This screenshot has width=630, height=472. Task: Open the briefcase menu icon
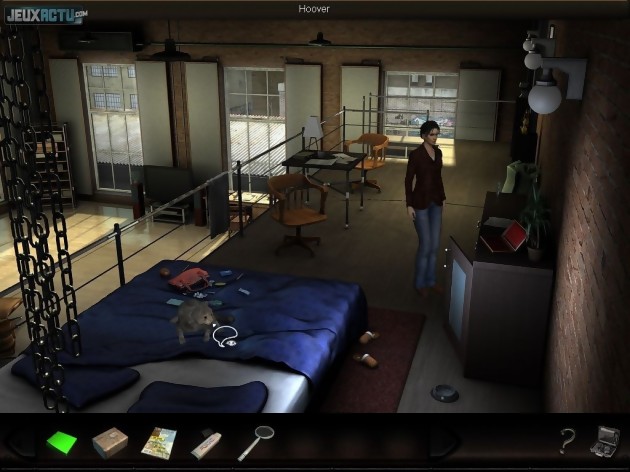click(606, 440)
